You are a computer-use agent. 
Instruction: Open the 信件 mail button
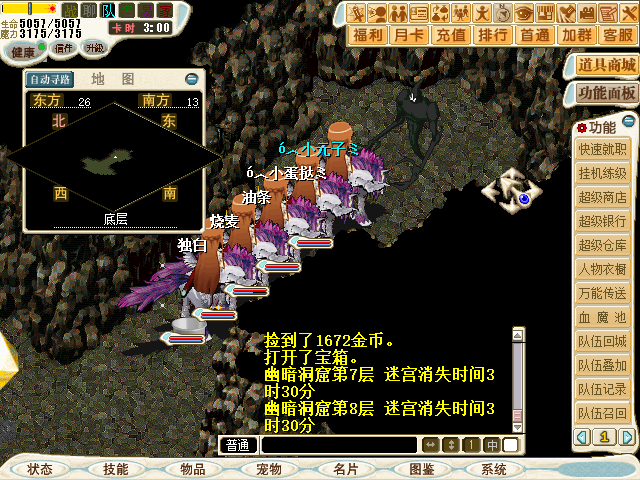(x=64, y=47)
